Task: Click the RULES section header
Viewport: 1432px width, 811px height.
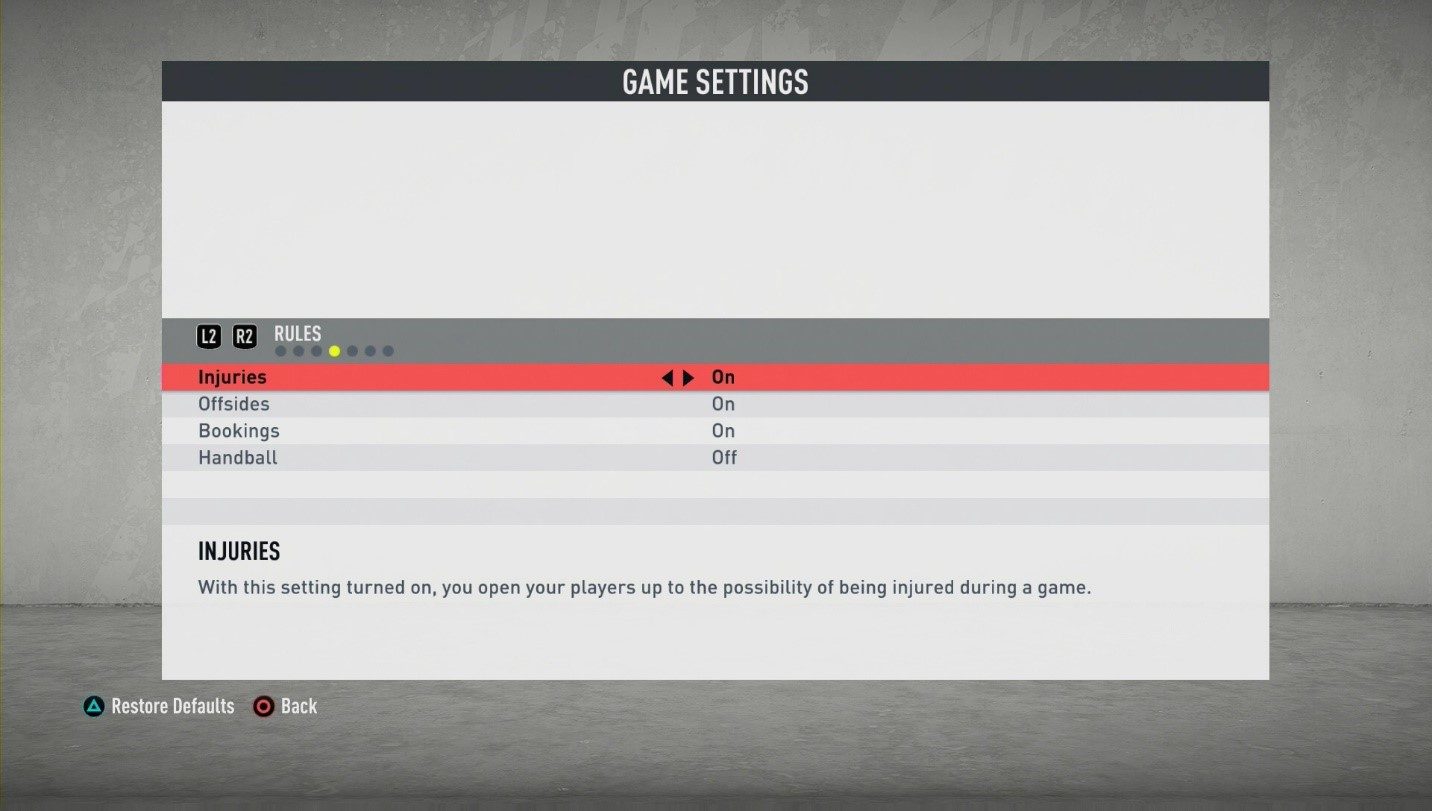Action: tap(297, 333)
